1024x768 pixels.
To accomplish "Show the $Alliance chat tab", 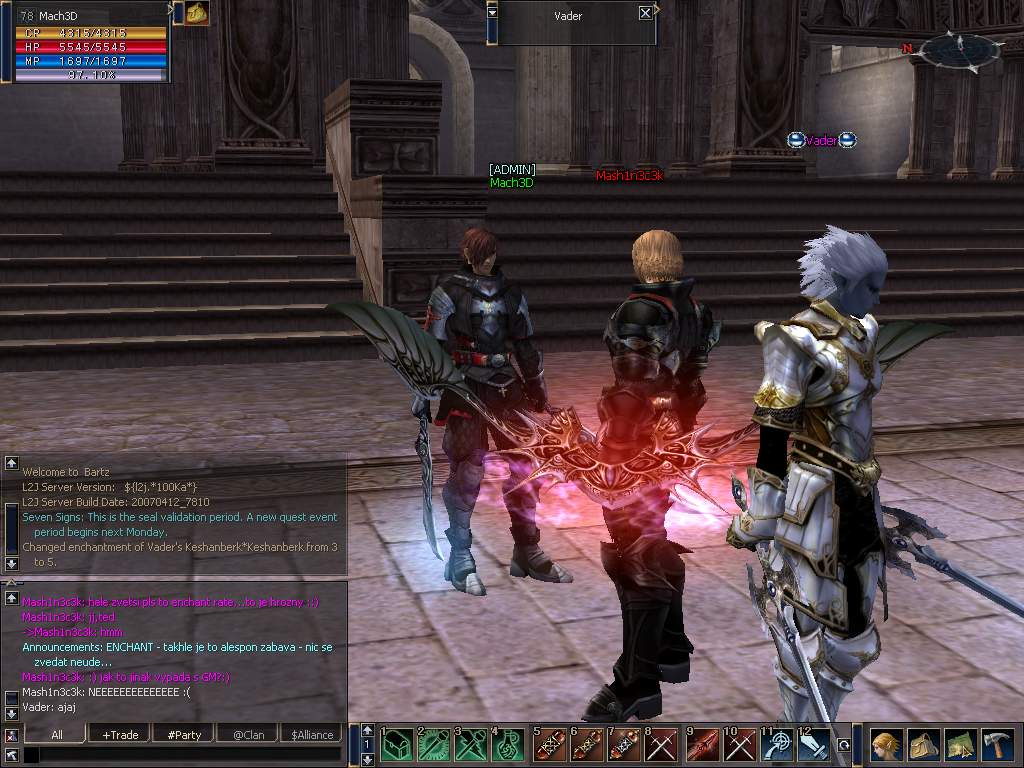I will [x=312, y=734].
